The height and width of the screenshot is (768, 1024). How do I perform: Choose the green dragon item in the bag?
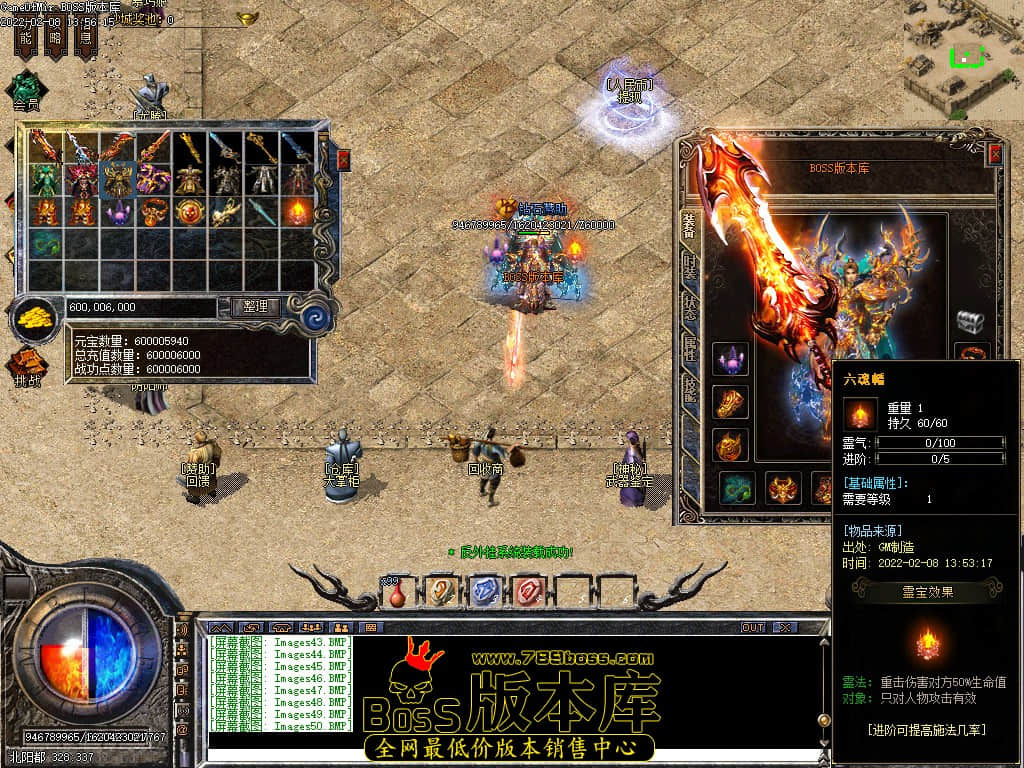pos(45,243)
